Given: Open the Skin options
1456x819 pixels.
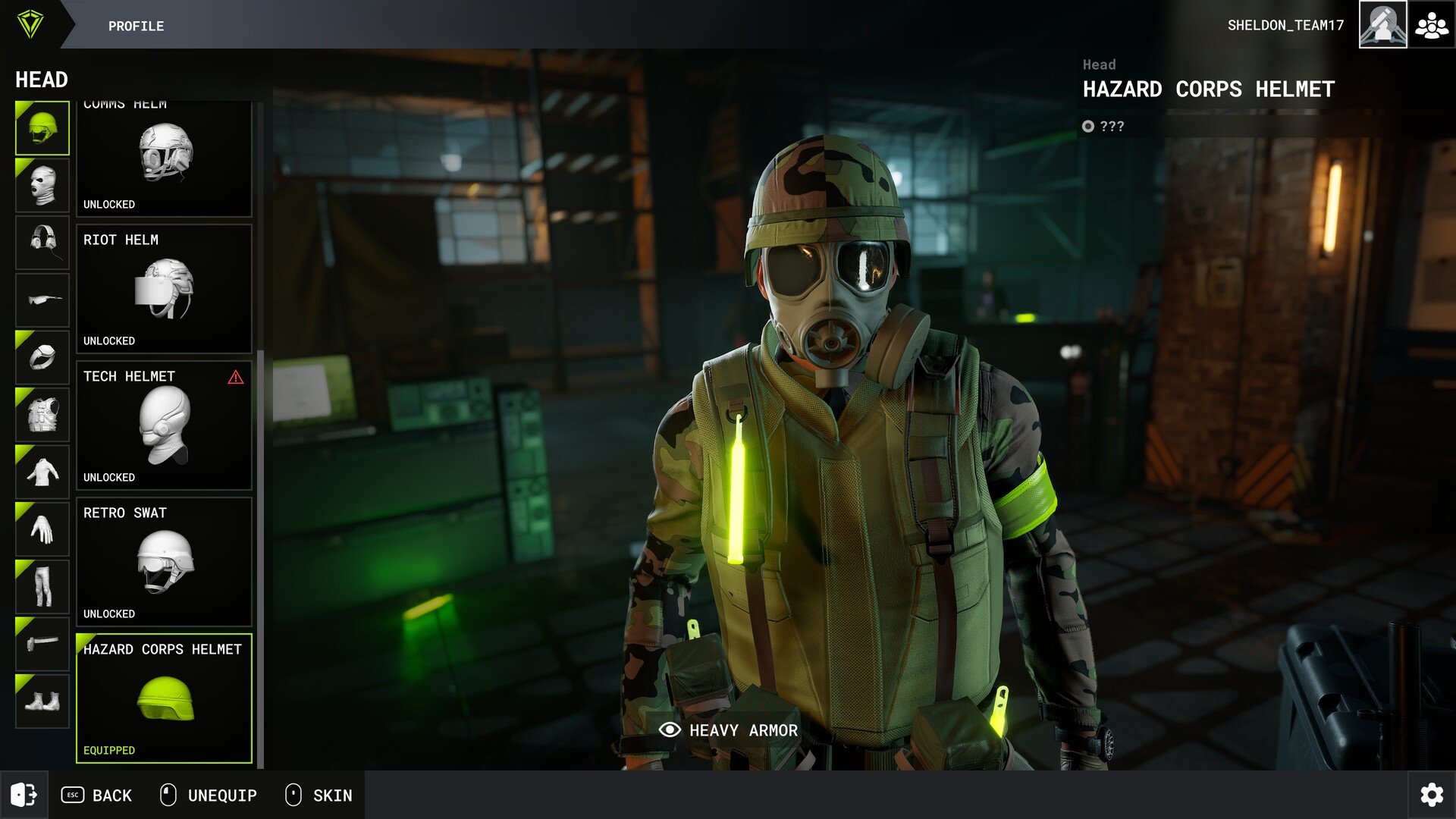Looking at the screenshot, I should pyautogui.click(x=318, y=795).
